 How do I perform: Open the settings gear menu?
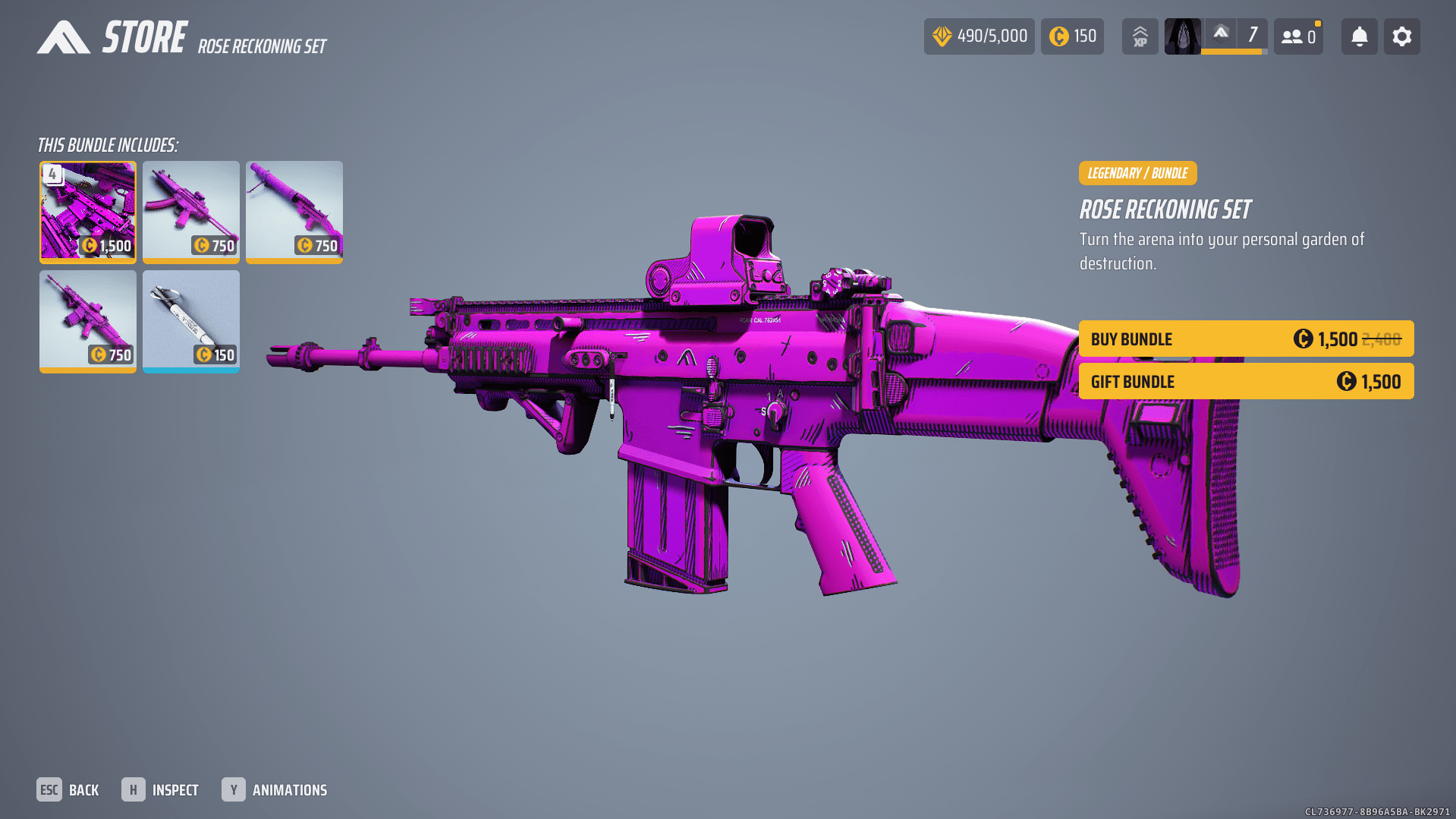tap(1401, 36)
